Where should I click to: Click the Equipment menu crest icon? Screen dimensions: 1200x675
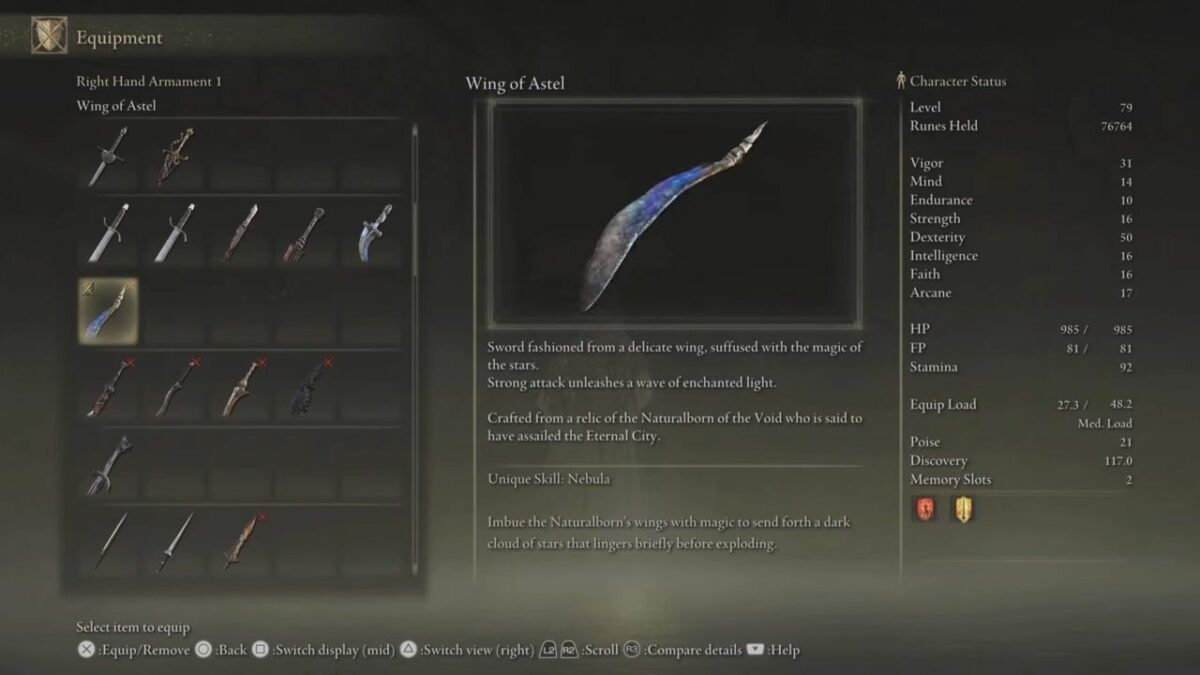click(x=48, y=37)
